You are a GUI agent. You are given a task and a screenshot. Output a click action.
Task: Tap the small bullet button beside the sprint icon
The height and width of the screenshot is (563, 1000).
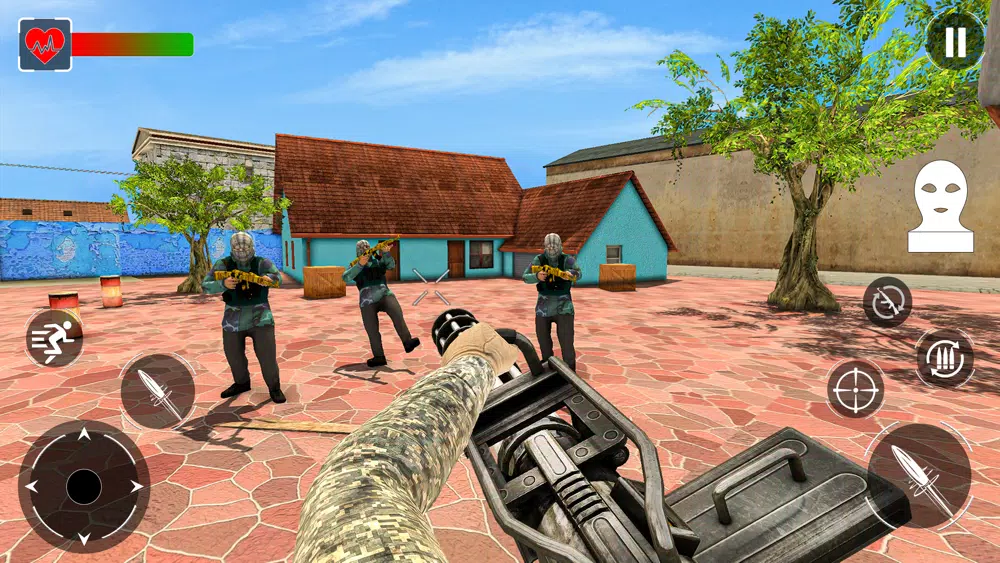pos(158,391)
